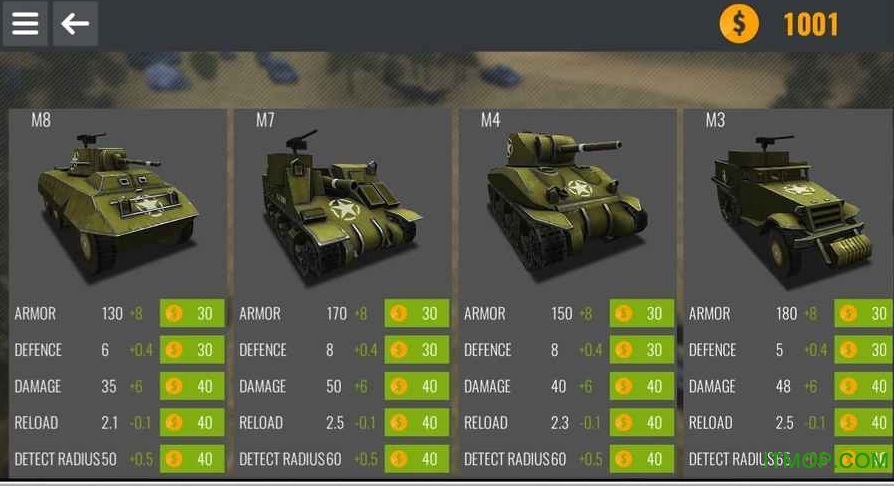The width and height of the screenshot is (894, 486).
Task: Upgrade M4 defence for 30 coins
Action: pyautogui.click(x=642, y=350)
